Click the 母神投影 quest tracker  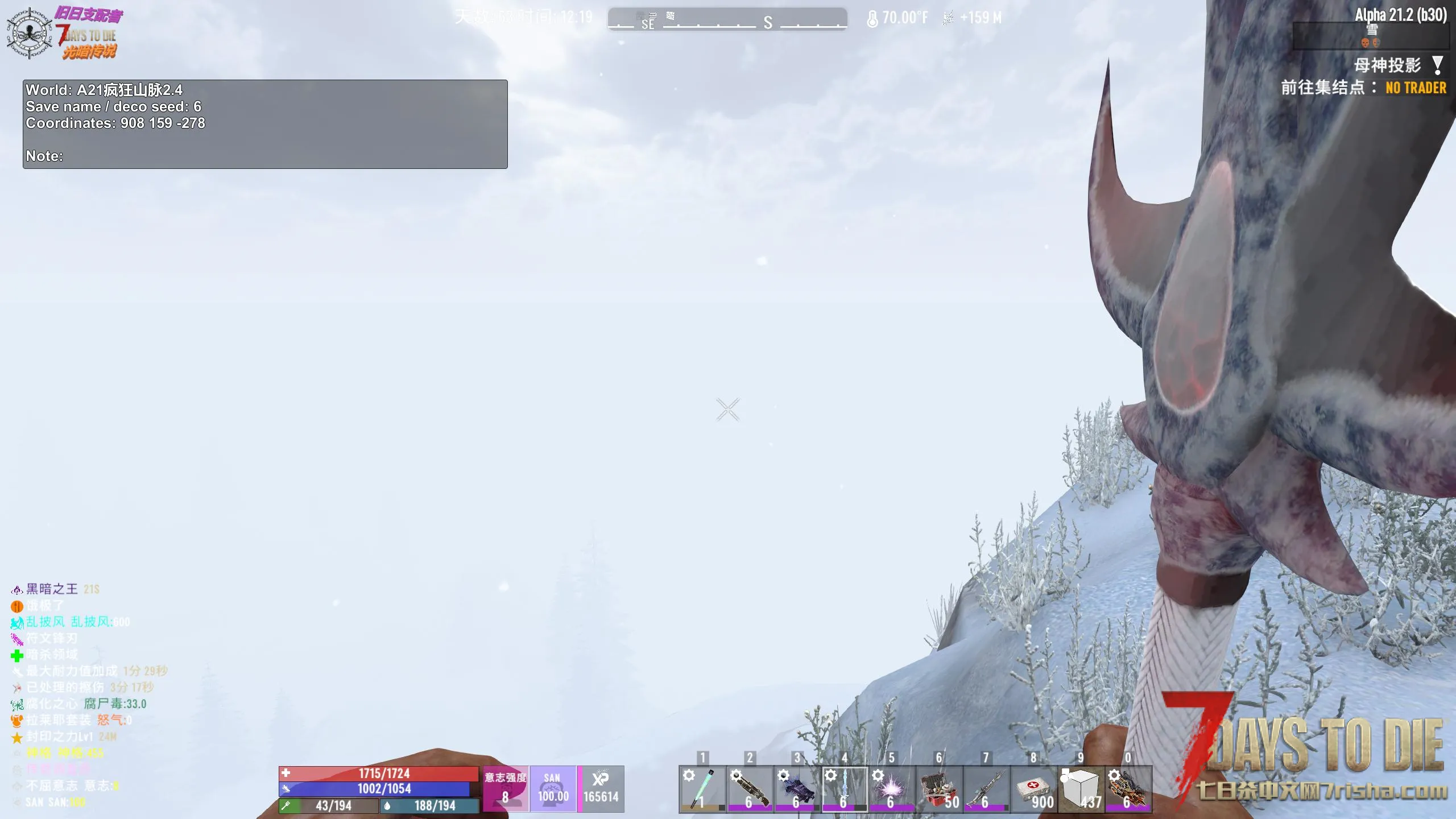tap(1388, 65)
